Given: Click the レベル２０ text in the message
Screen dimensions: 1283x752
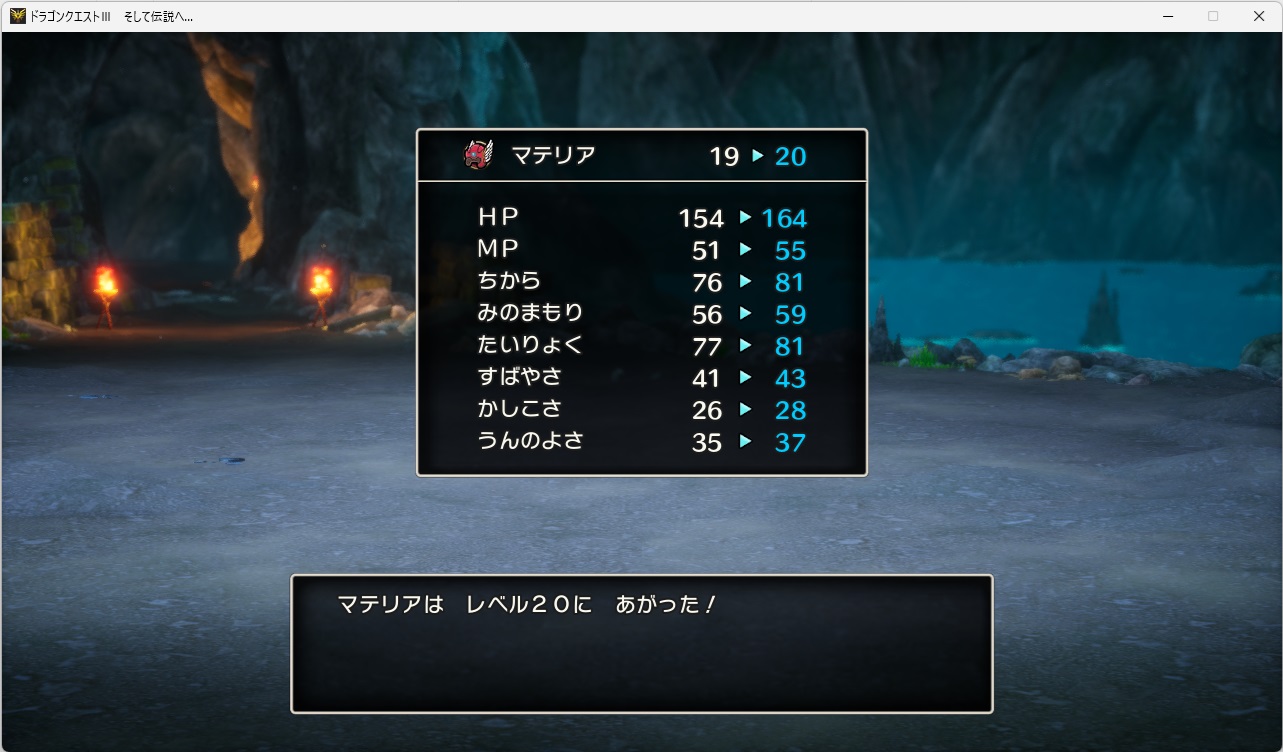Looking at the screenshot, I should (x=527, y=605).
